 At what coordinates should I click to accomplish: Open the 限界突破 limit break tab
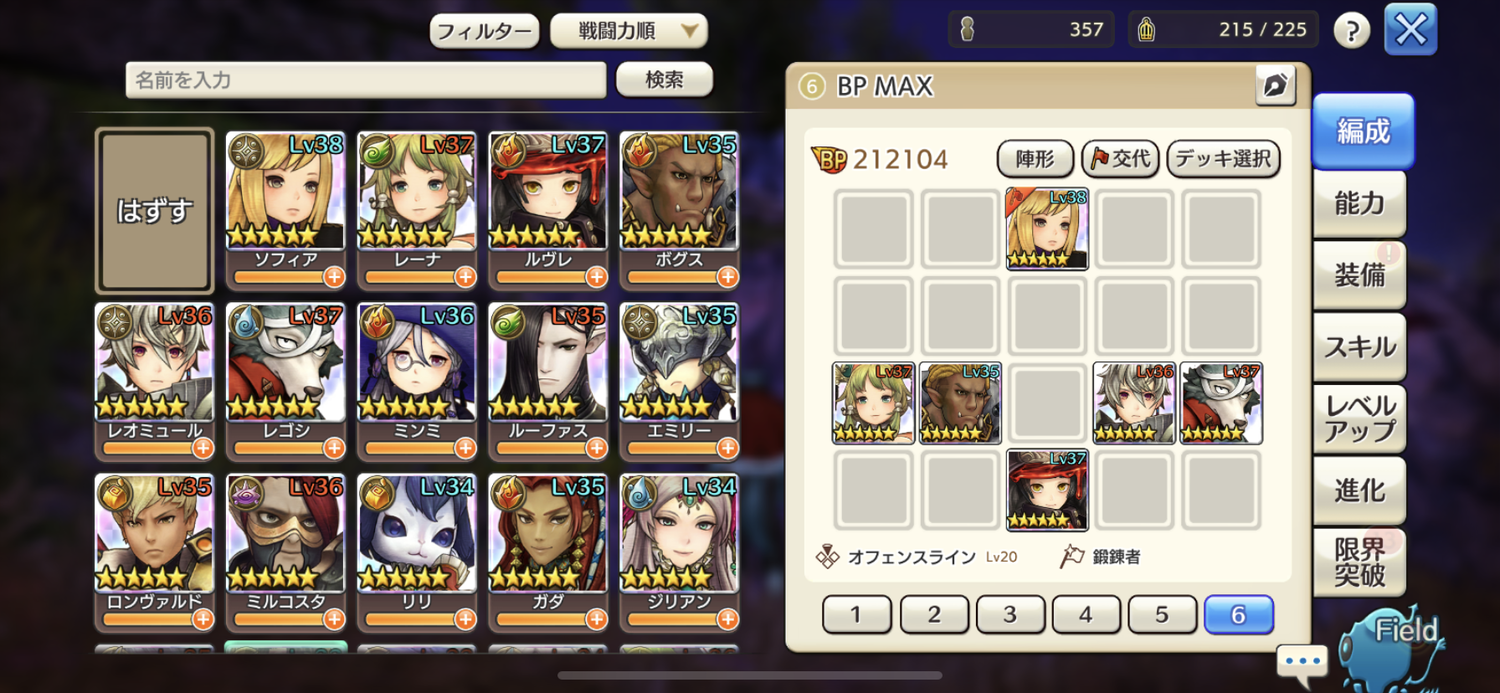[x=1359, y=562]
